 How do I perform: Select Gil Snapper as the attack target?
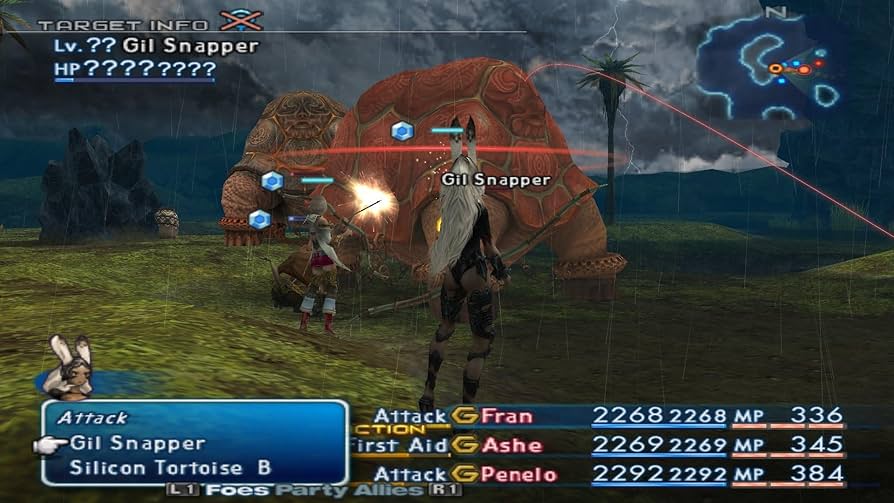[138, 443]
